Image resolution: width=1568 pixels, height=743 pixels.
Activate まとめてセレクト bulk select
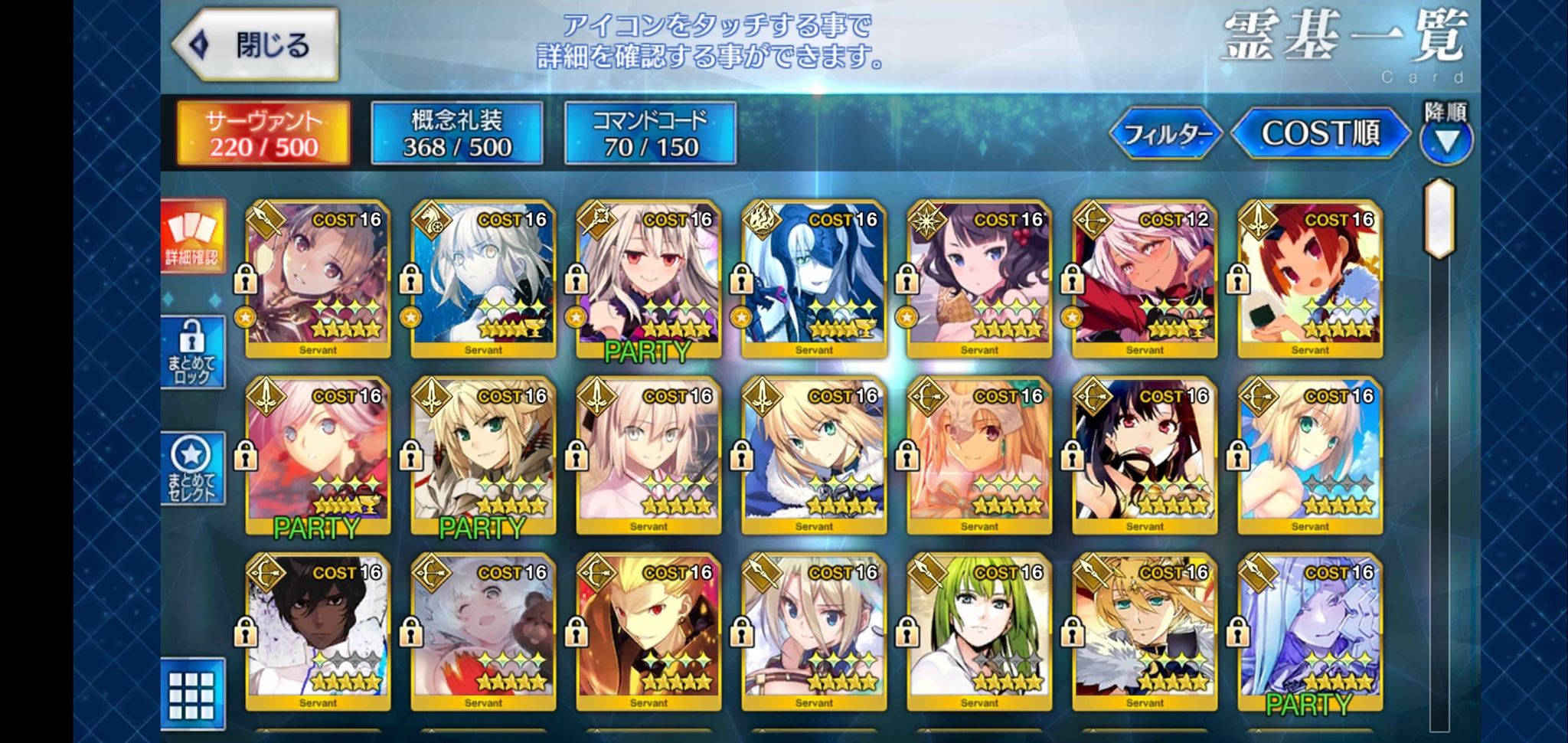coord(192,468)
